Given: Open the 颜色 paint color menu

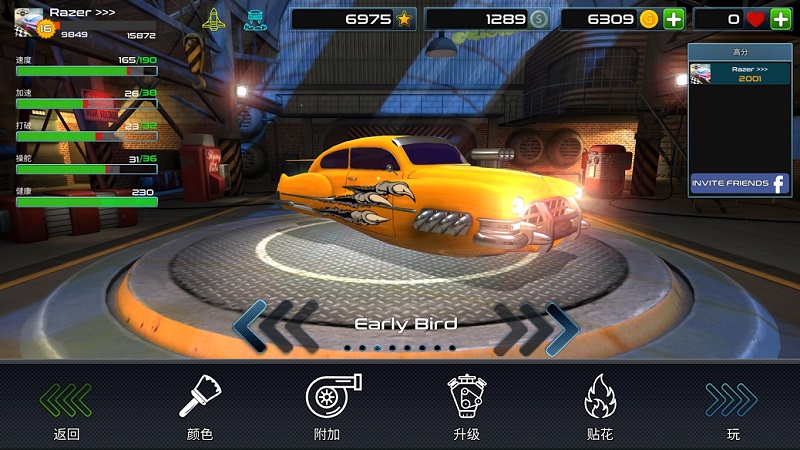Looking at the screenshot, I should (x=199, y=408).
